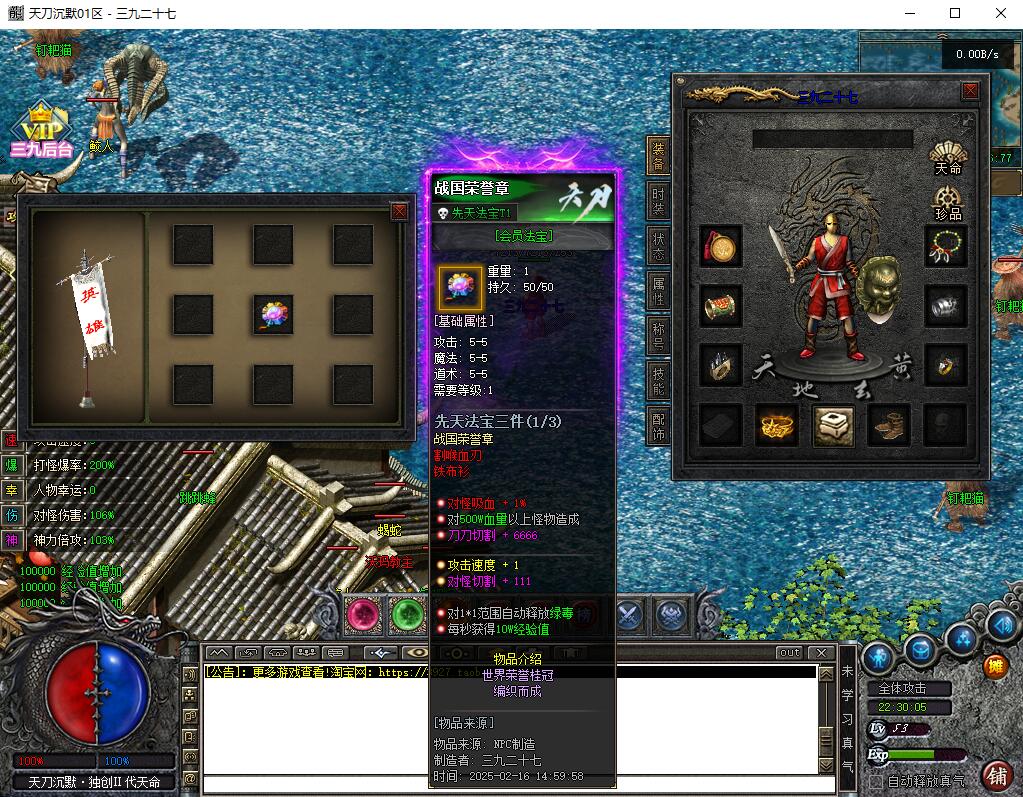Toggle the 自动释放真气 checkbox
Screen dimensions: 1023x797
[877, 780]
